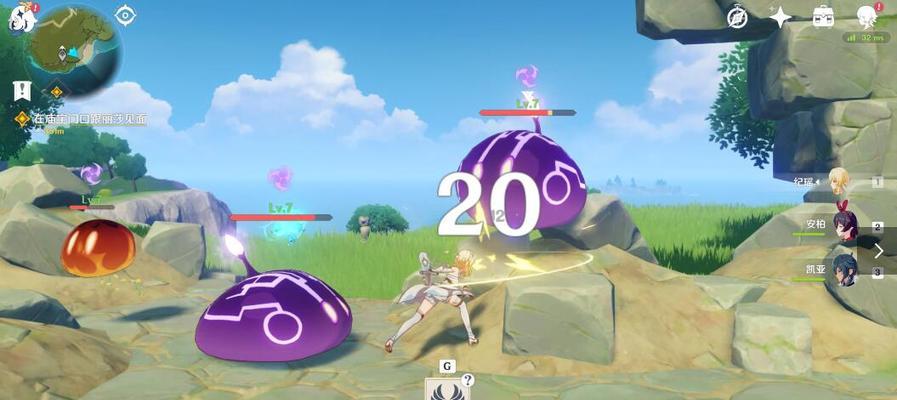Toggle the eye-shaped elemental sight icon
The image size is (897, 400).
click(x=125, y=14)
